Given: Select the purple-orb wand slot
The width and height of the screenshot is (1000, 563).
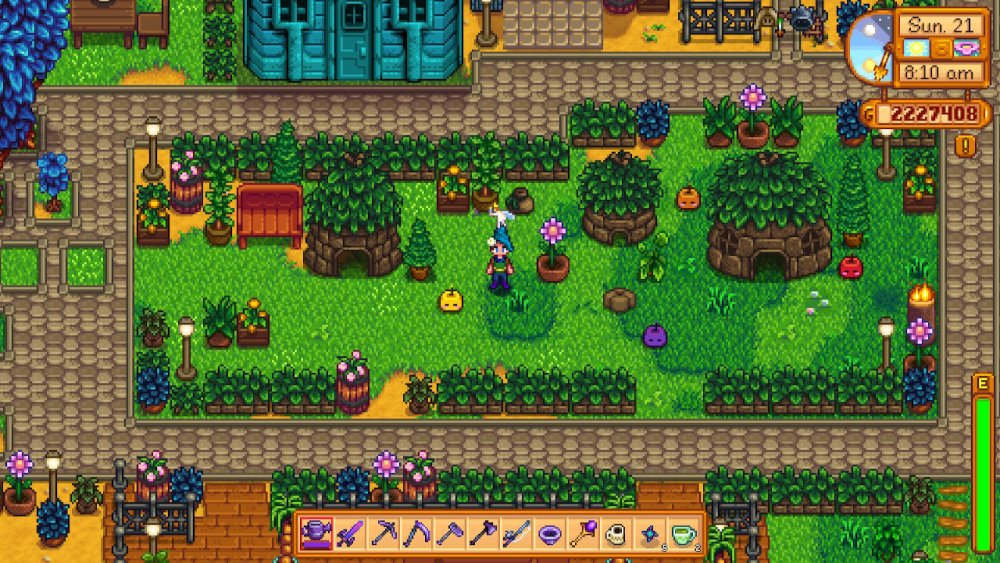Looking at the screenshot, I should pos(582,533).
